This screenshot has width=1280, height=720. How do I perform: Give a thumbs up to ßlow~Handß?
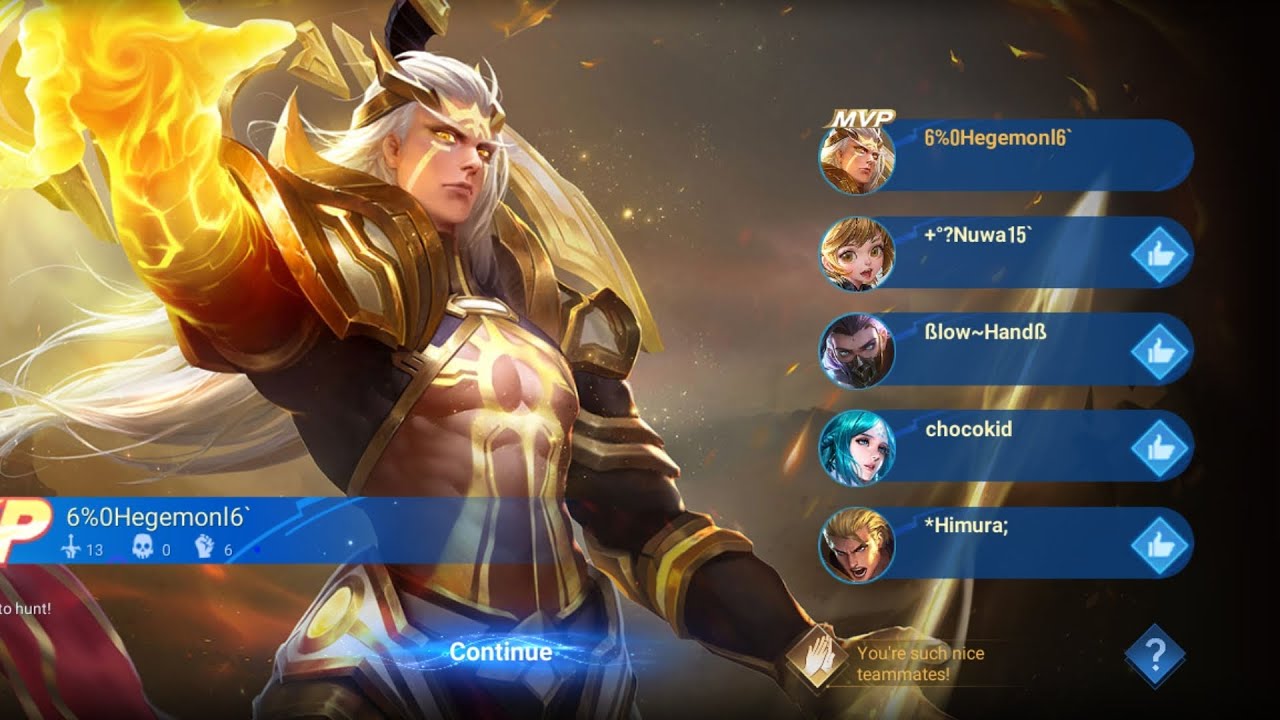click(1159, 352)
